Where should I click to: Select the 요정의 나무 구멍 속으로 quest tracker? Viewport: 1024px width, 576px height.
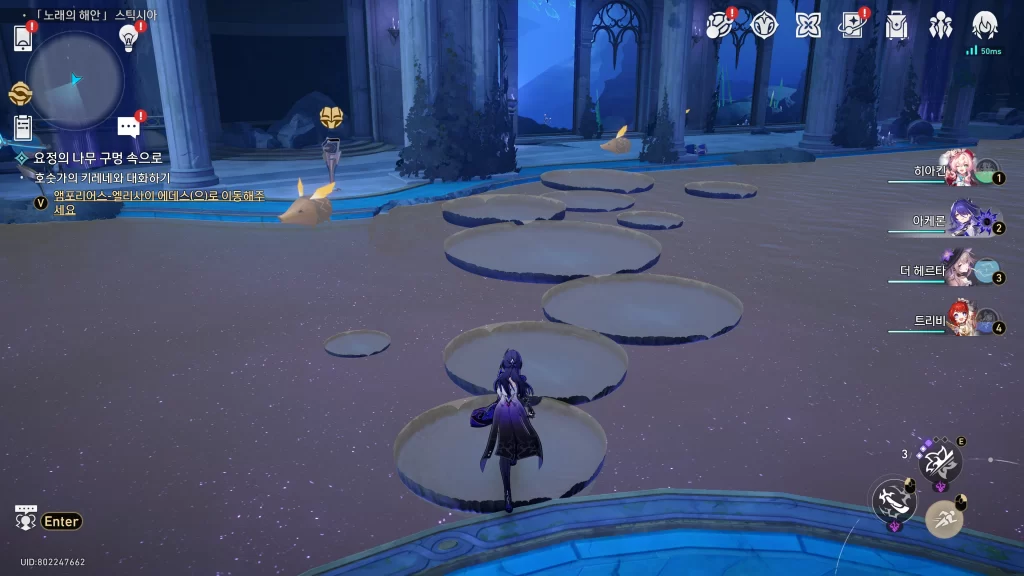[97, 158]
